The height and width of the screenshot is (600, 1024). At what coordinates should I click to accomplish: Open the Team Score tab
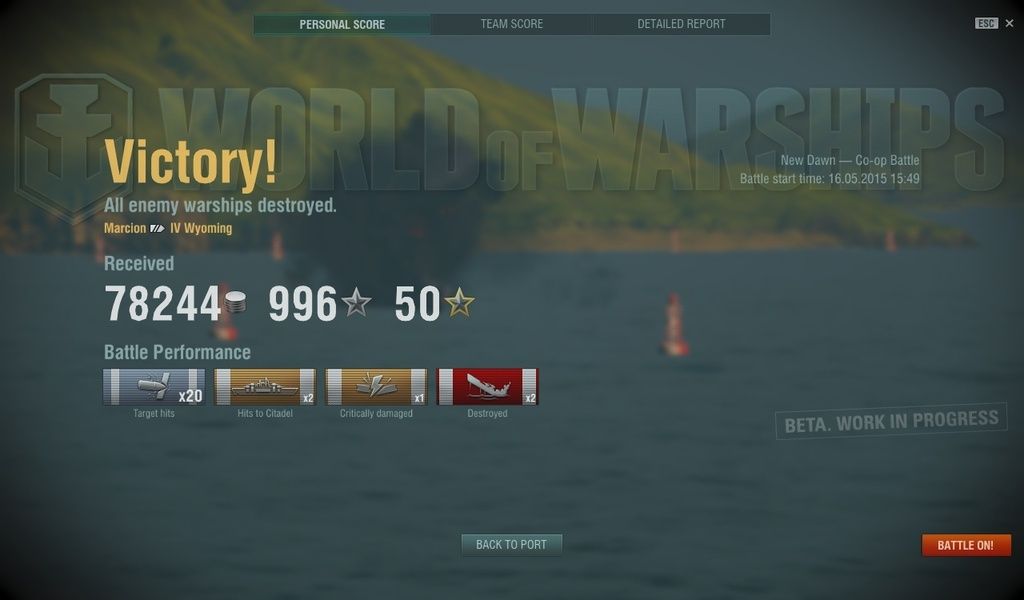click(x=512, y=24)
